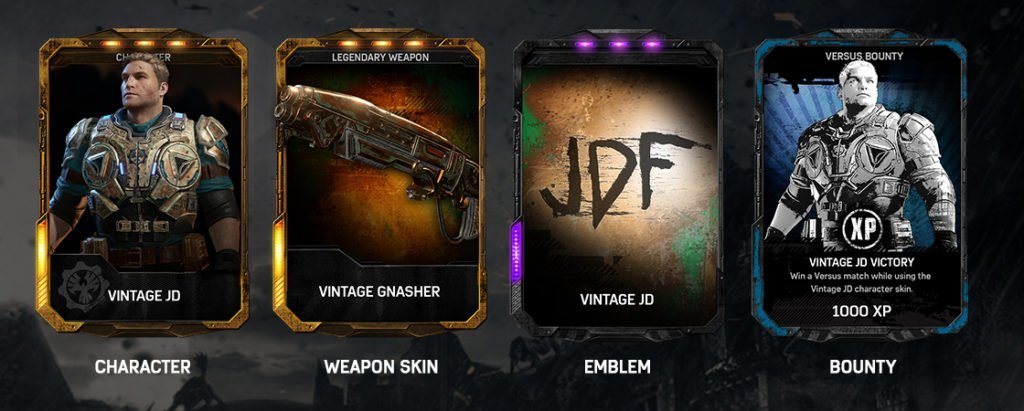Select the Vintage JD character card
The image size is (1024, 411).
click(143, 185)
